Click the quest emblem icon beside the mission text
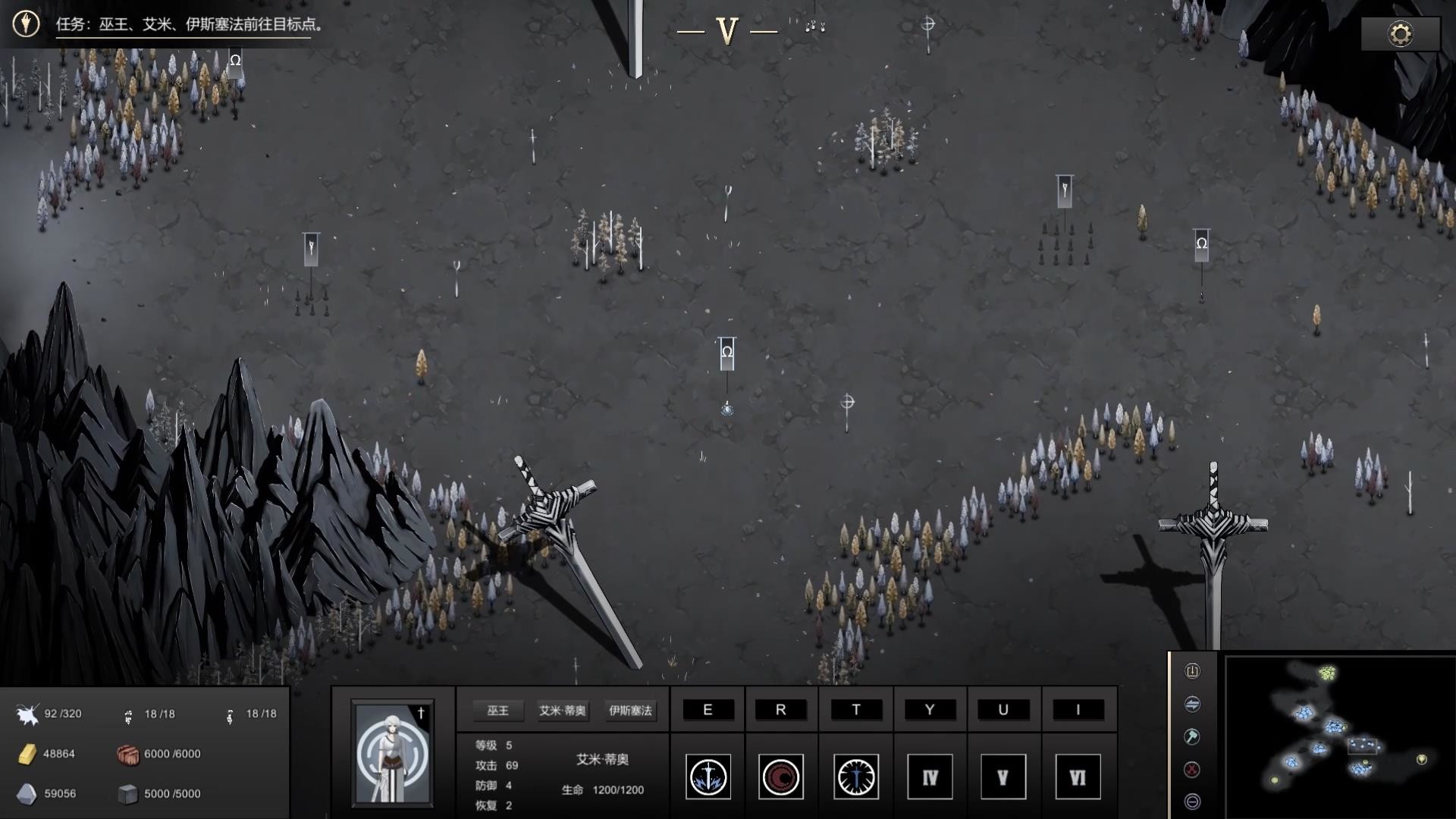Screen dimensions: 1456x819 (x=25, y=24)
